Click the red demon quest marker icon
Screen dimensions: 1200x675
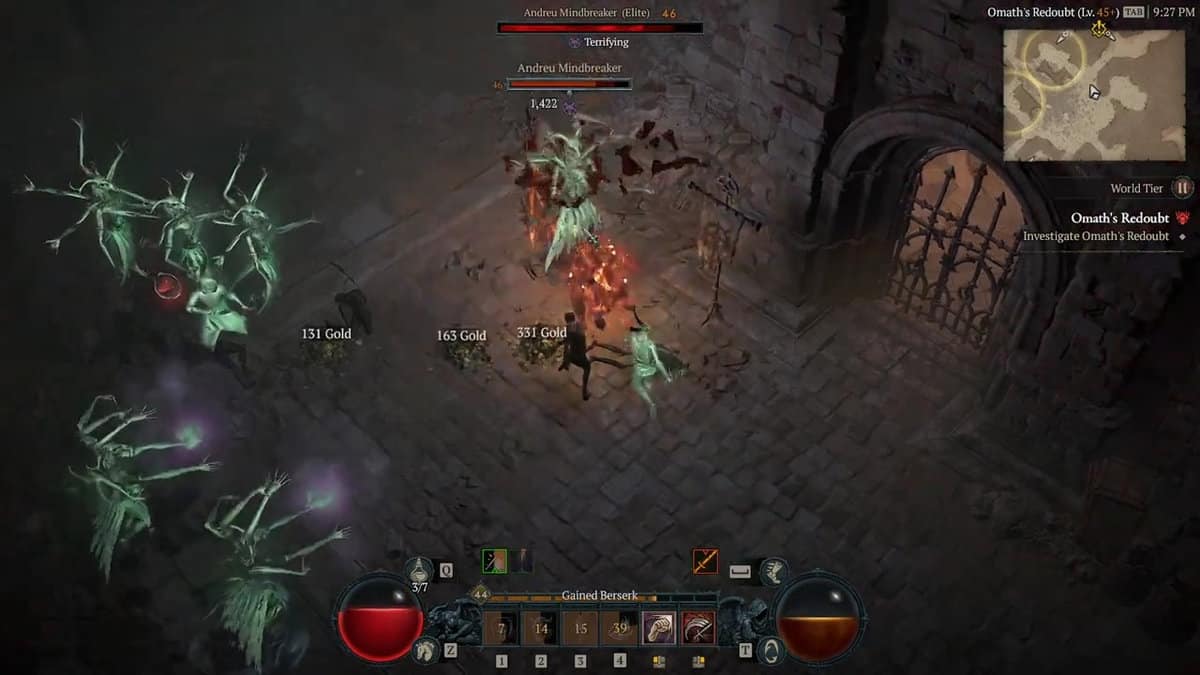pos(1183,218)
